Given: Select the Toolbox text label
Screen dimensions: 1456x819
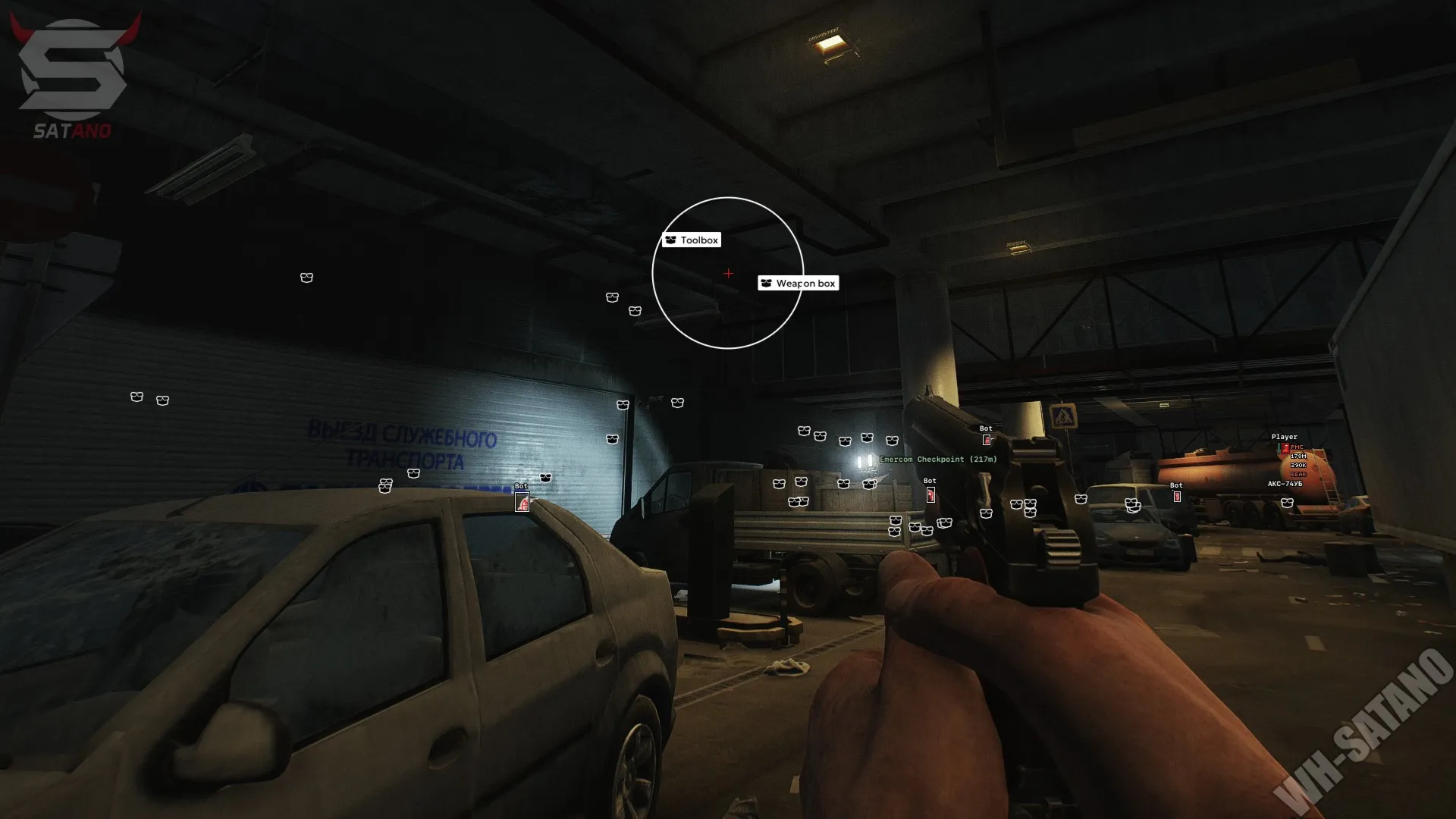Looking at the screenshot, I should coord(698,240).
